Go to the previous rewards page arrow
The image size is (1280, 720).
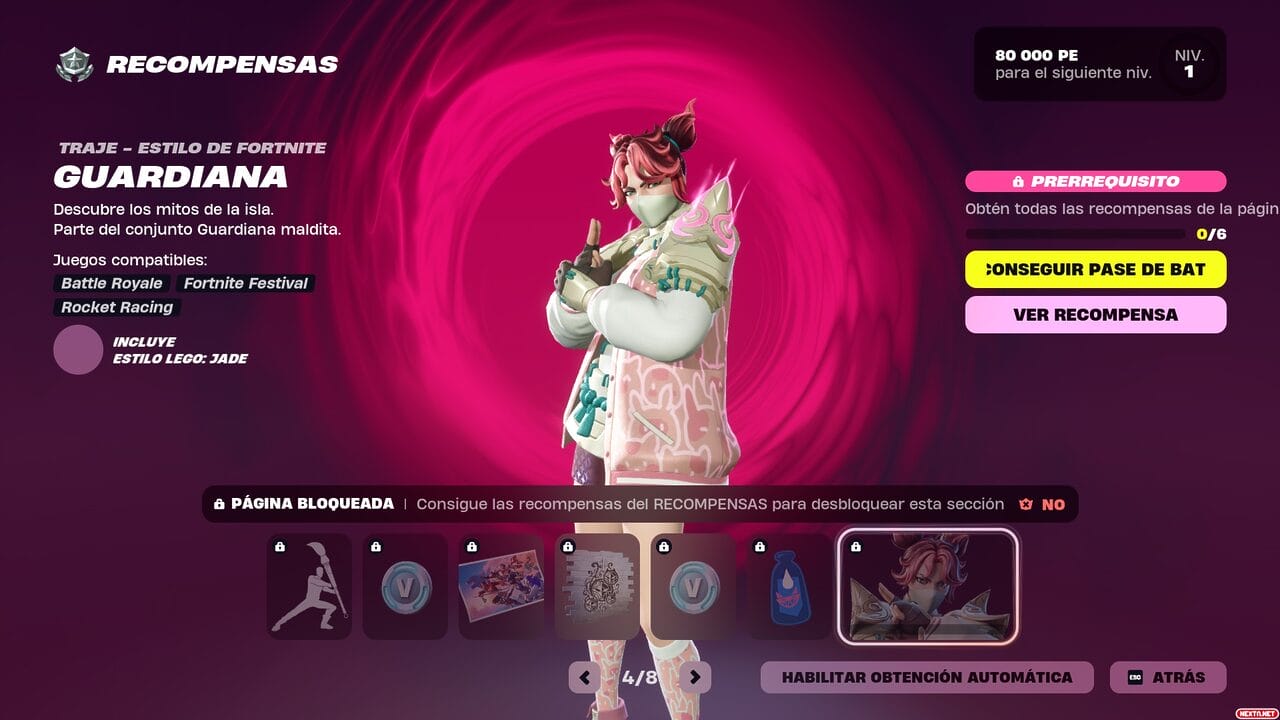click(x=584, y=677)
